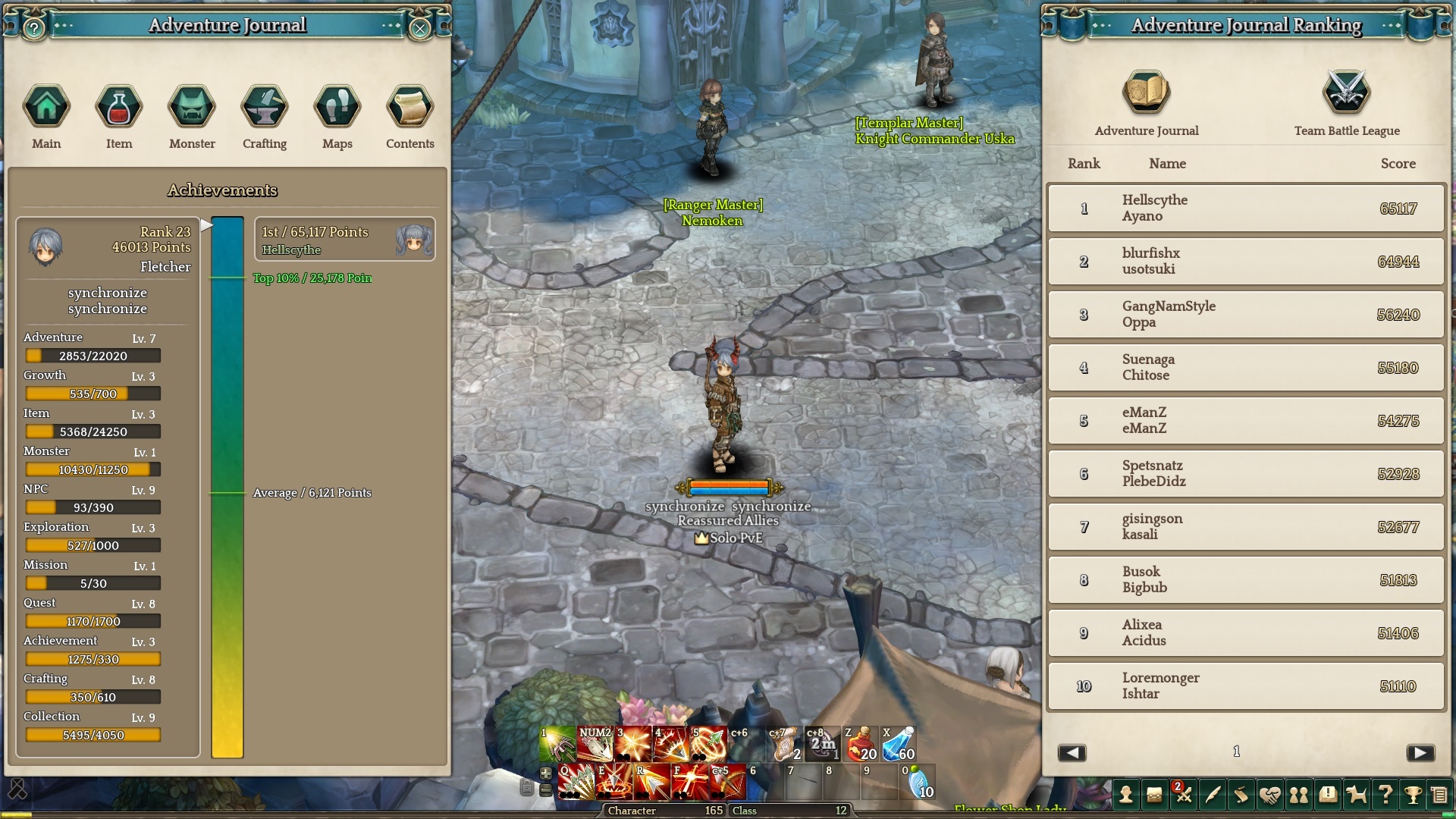Choose the Adventure Journal ranking category
Image resolution: width=1456 pixels, height=819 pixels.
[x=1147, y=93]
